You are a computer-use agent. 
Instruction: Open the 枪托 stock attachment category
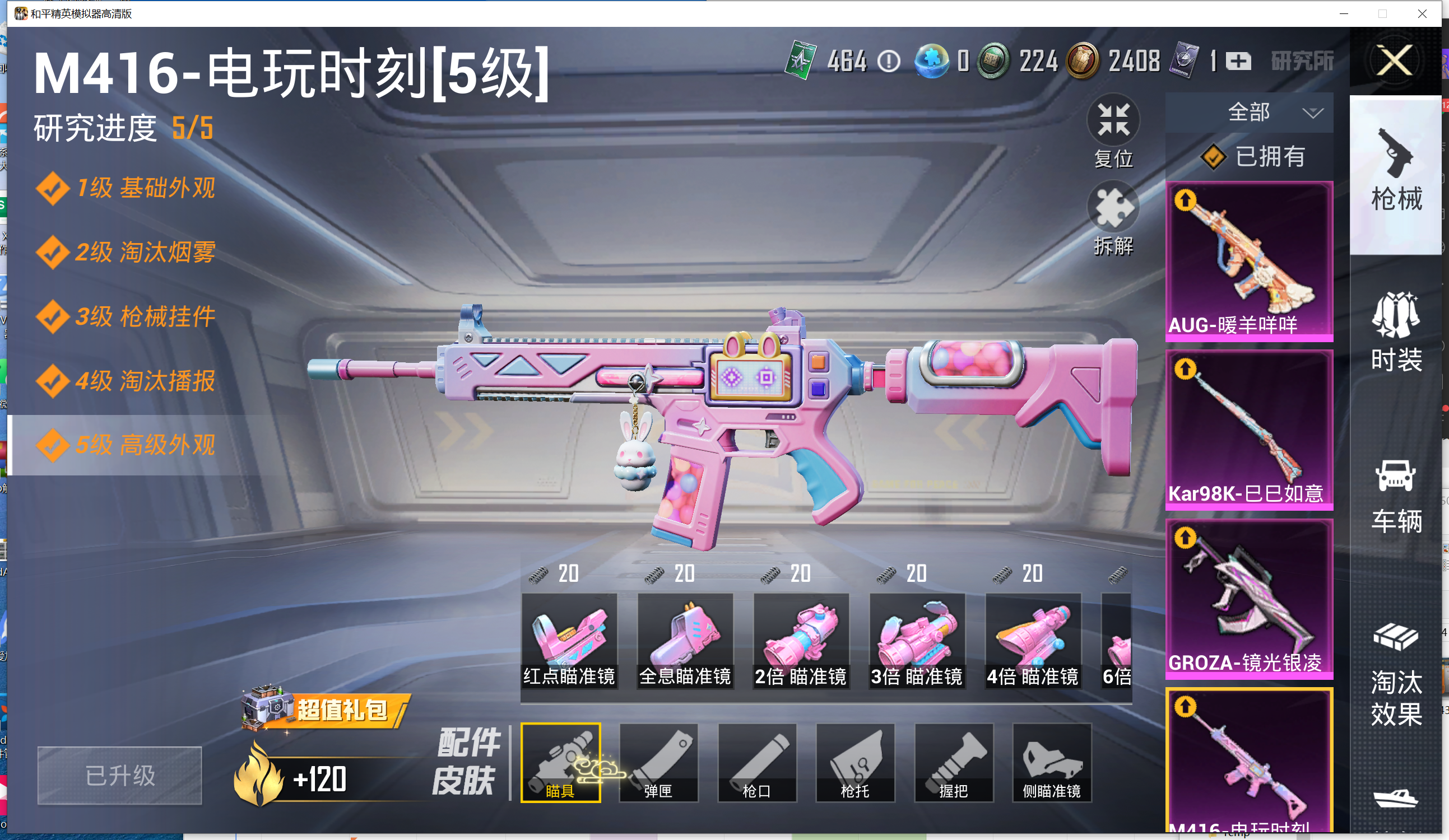[855, 762]
